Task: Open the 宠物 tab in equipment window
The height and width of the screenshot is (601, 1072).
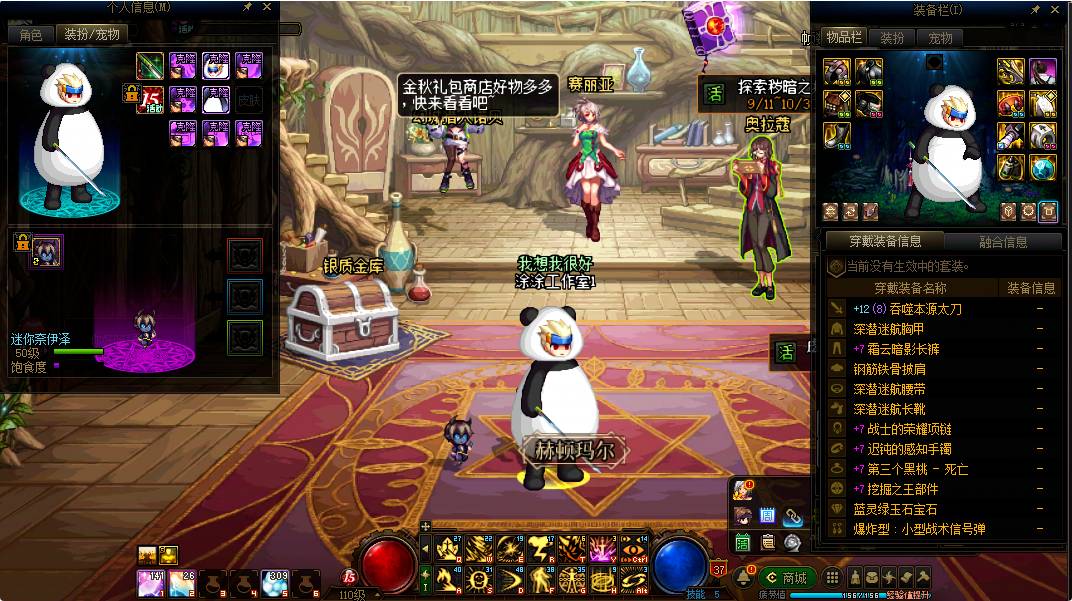Action: click(940, 38)
